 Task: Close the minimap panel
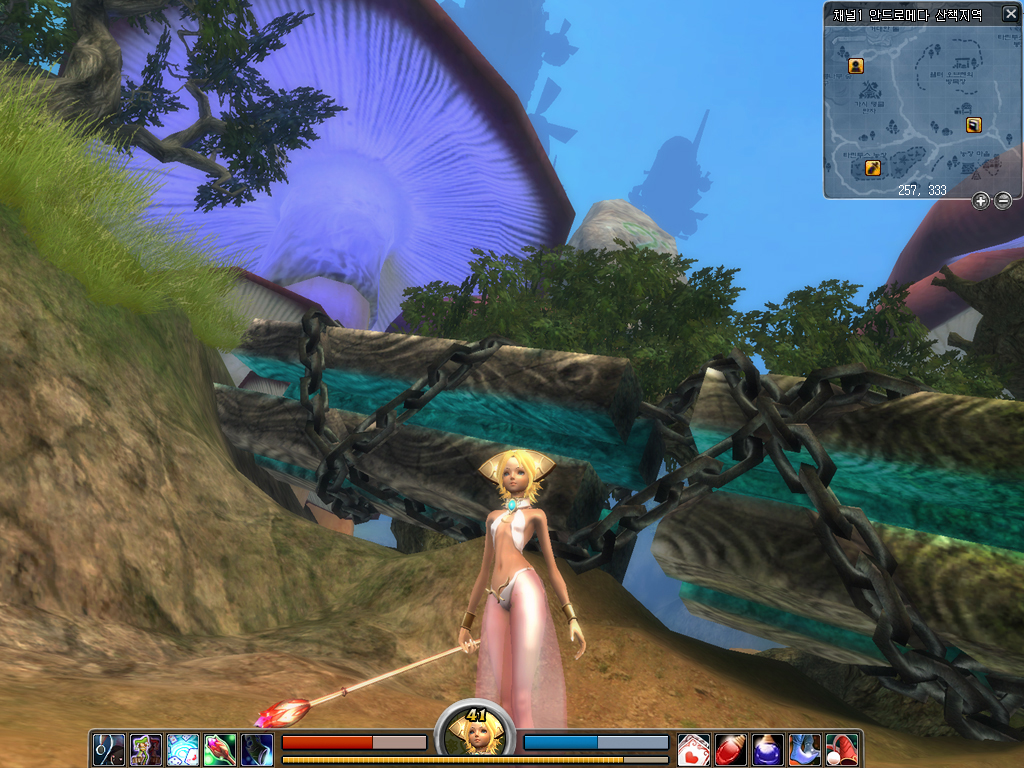[x=1010, y=14]
